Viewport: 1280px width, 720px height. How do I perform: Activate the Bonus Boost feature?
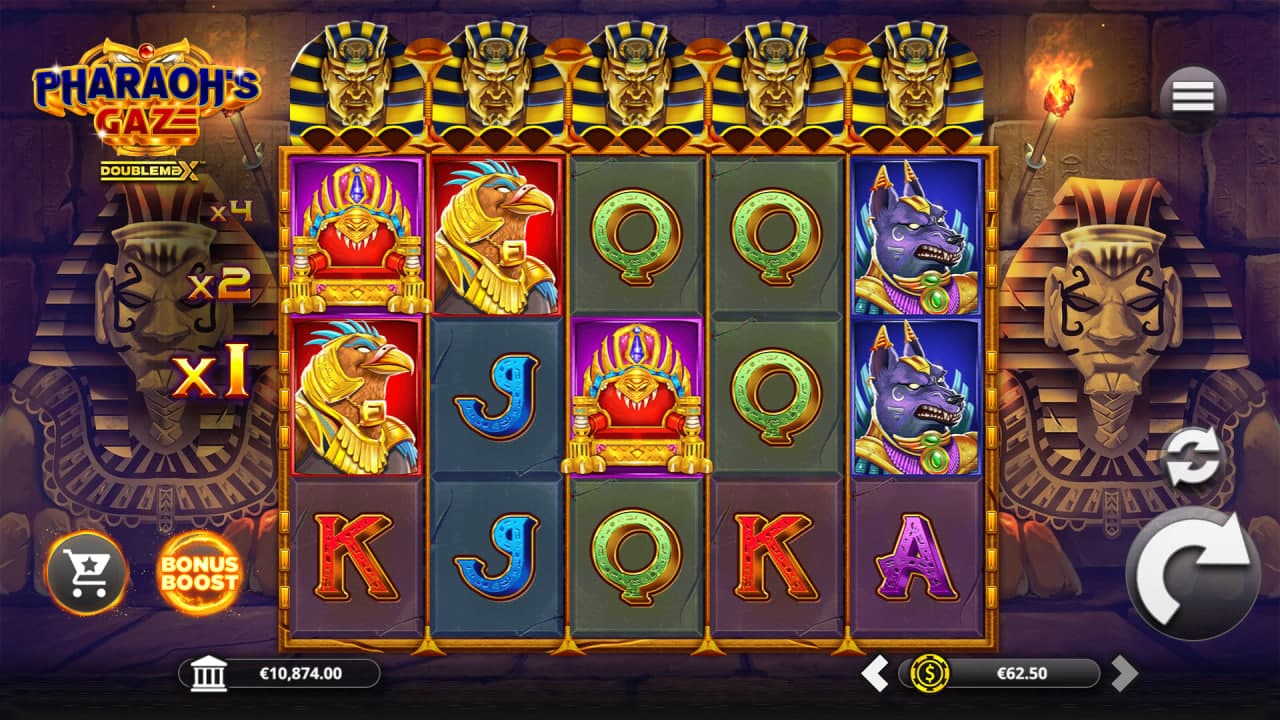(x=200, y=573)
